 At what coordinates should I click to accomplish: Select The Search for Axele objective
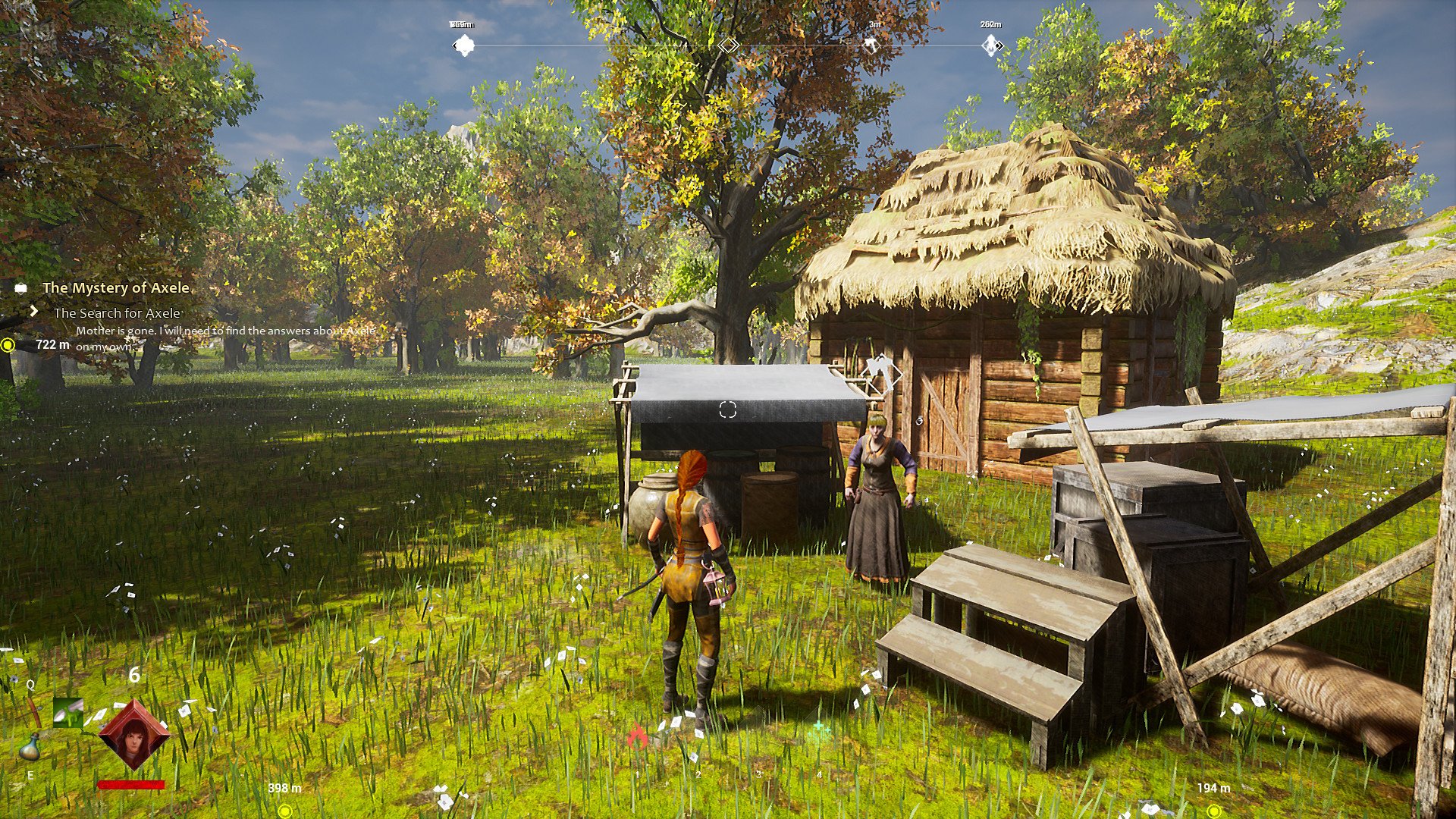click(117, 313)
